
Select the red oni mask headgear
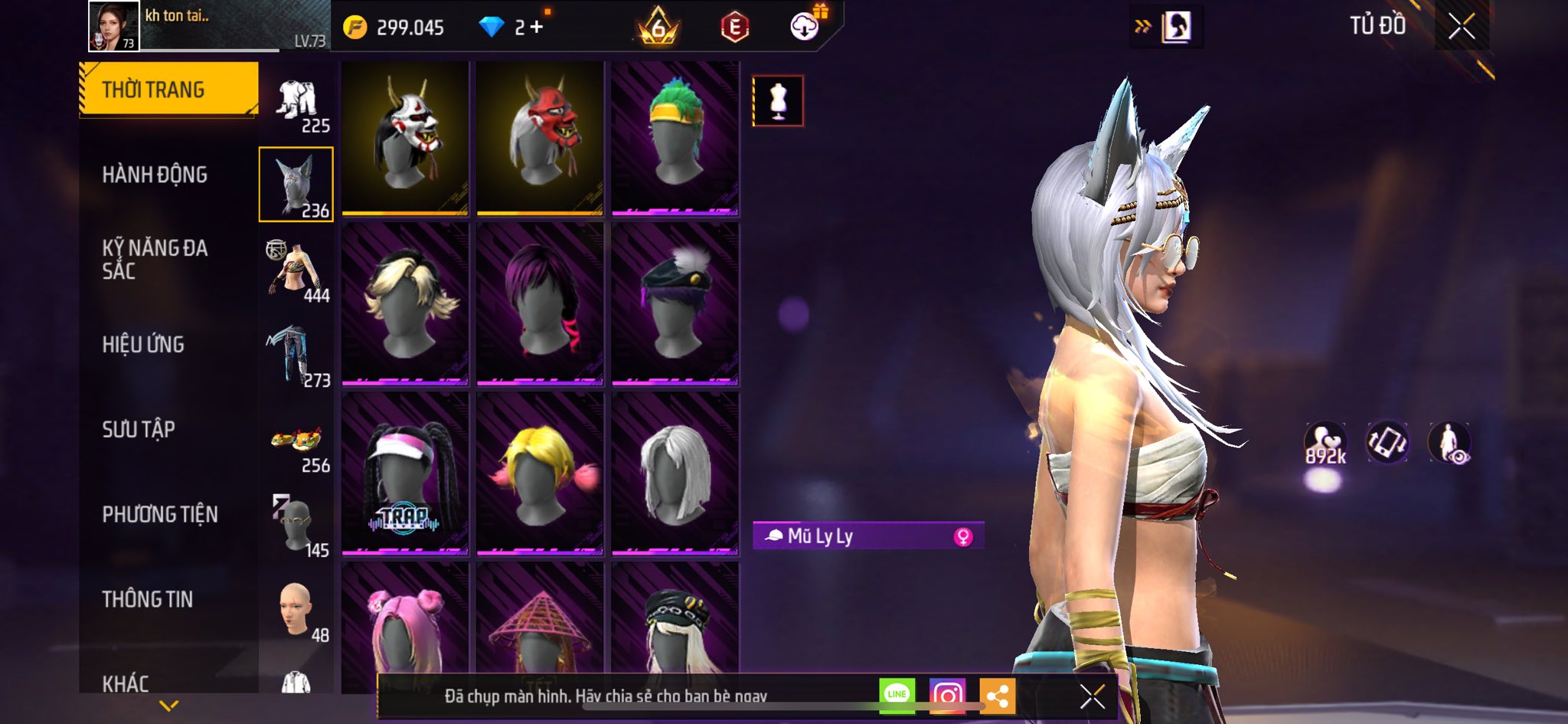click(540, 138)
